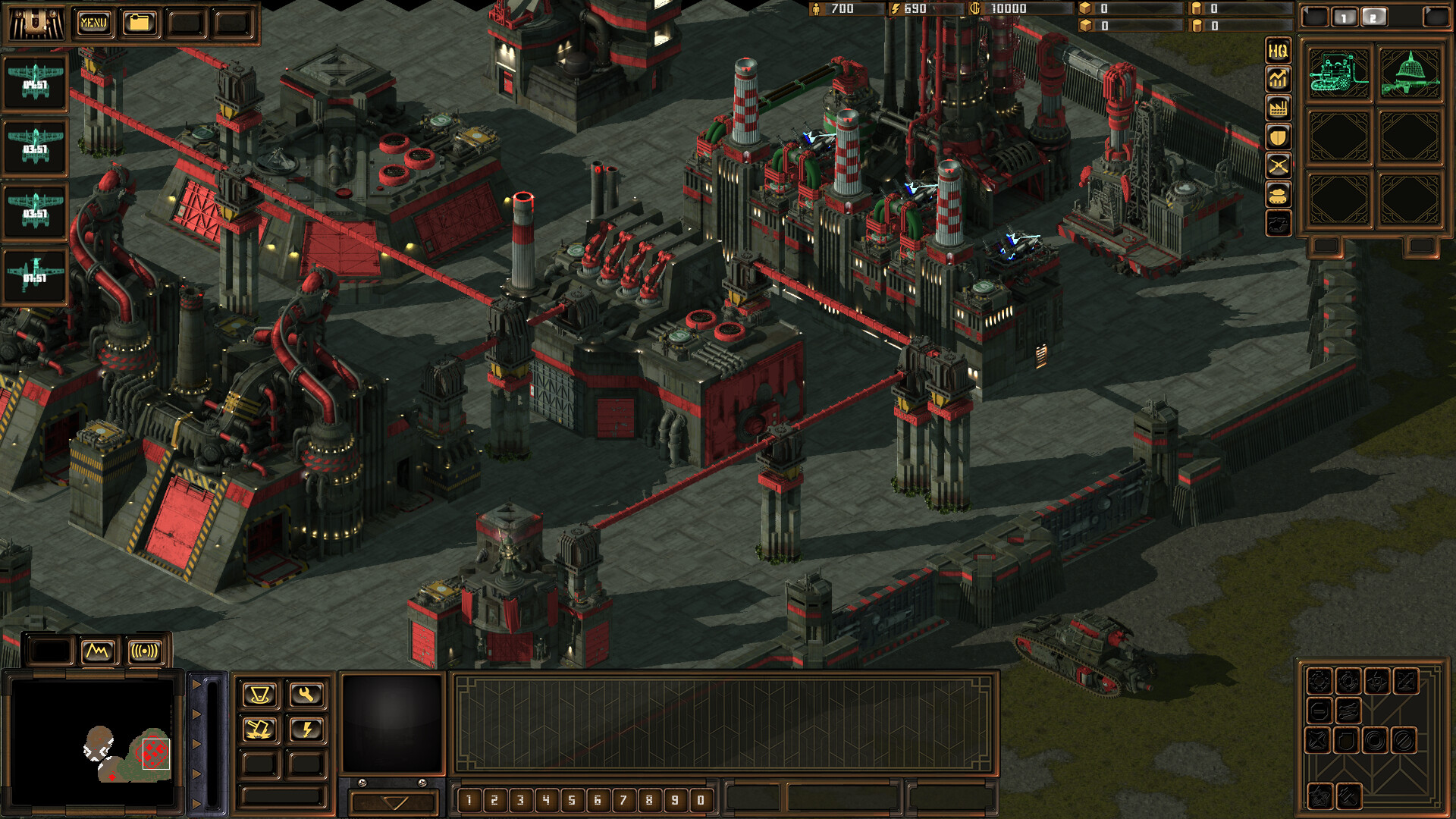Switch to build page 1
The height and width of the screenshot is (819, 1456).
click(x=1345, y=17)
